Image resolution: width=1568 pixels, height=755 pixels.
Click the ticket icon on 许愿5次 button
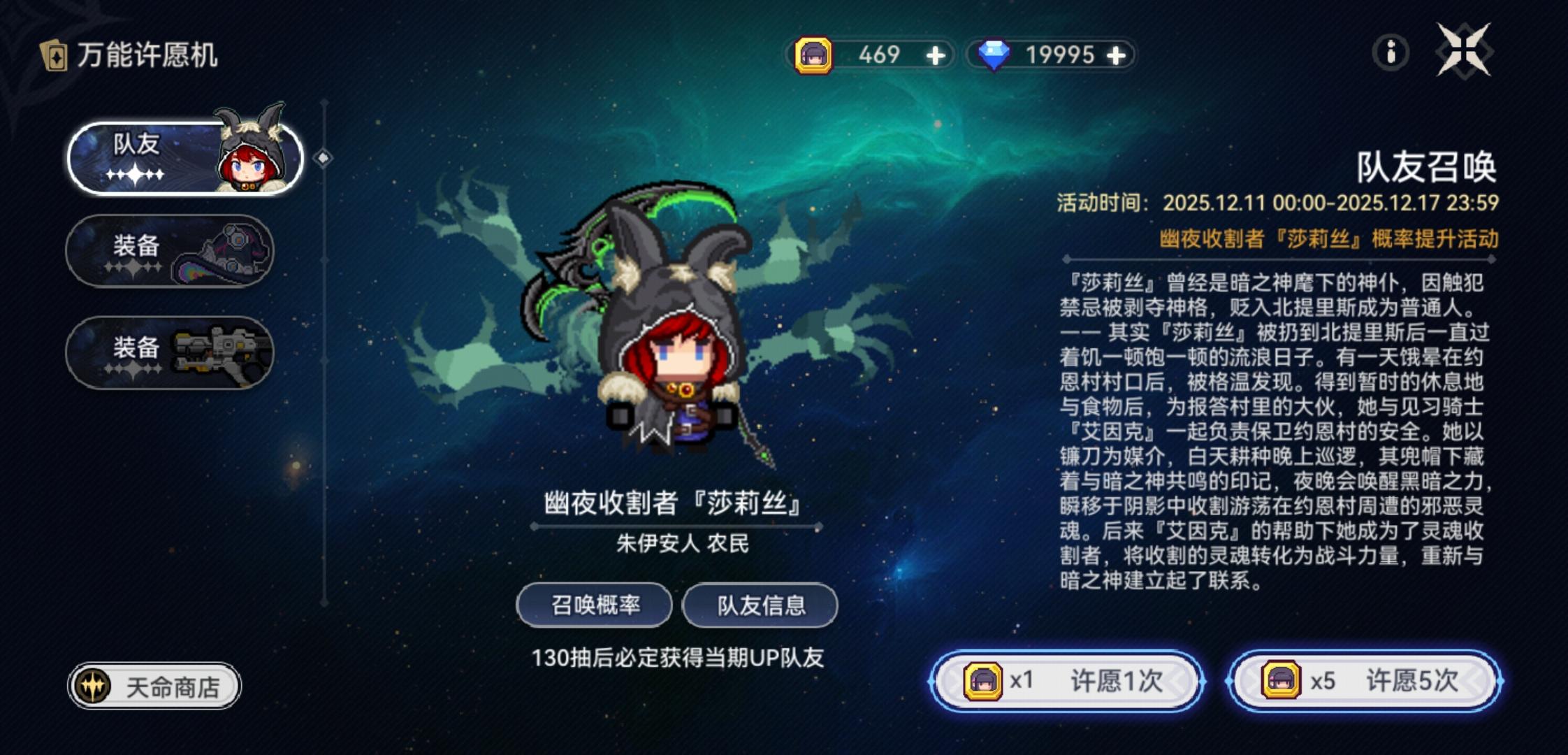(1282, 678)
